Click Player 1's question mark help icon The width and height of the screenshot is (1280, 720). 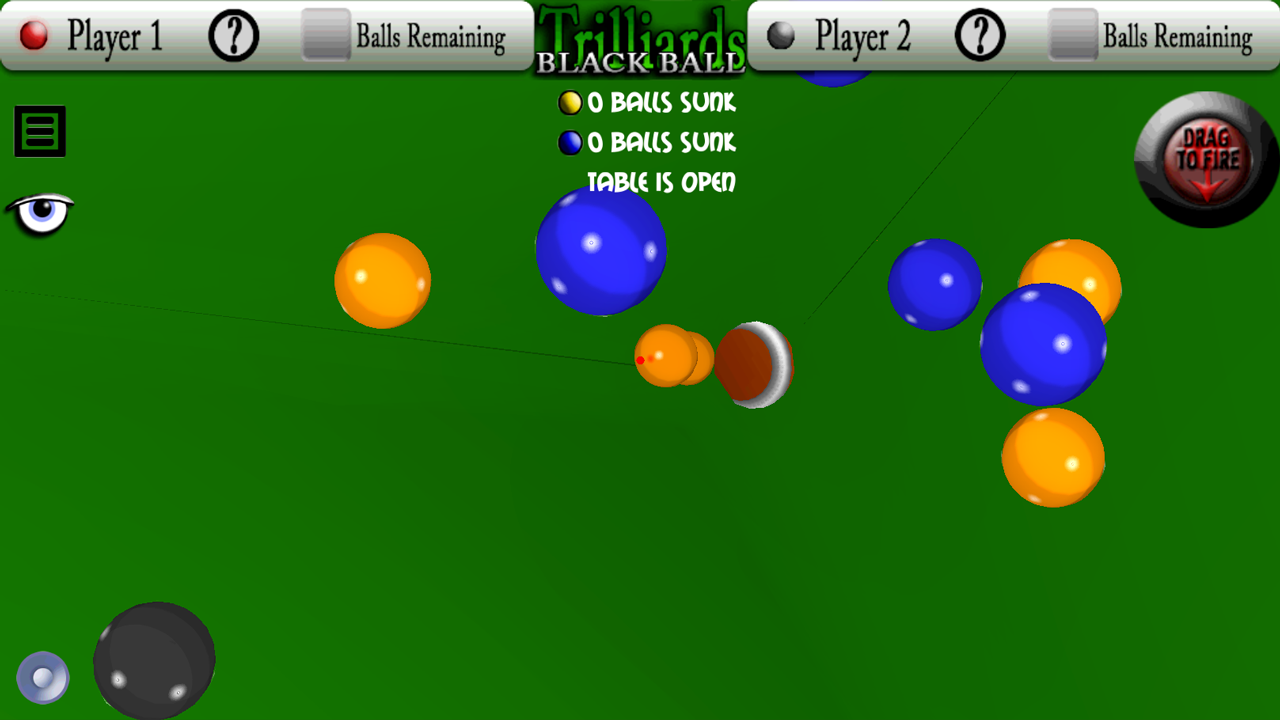pyautogui.click(x=232, y=37)
